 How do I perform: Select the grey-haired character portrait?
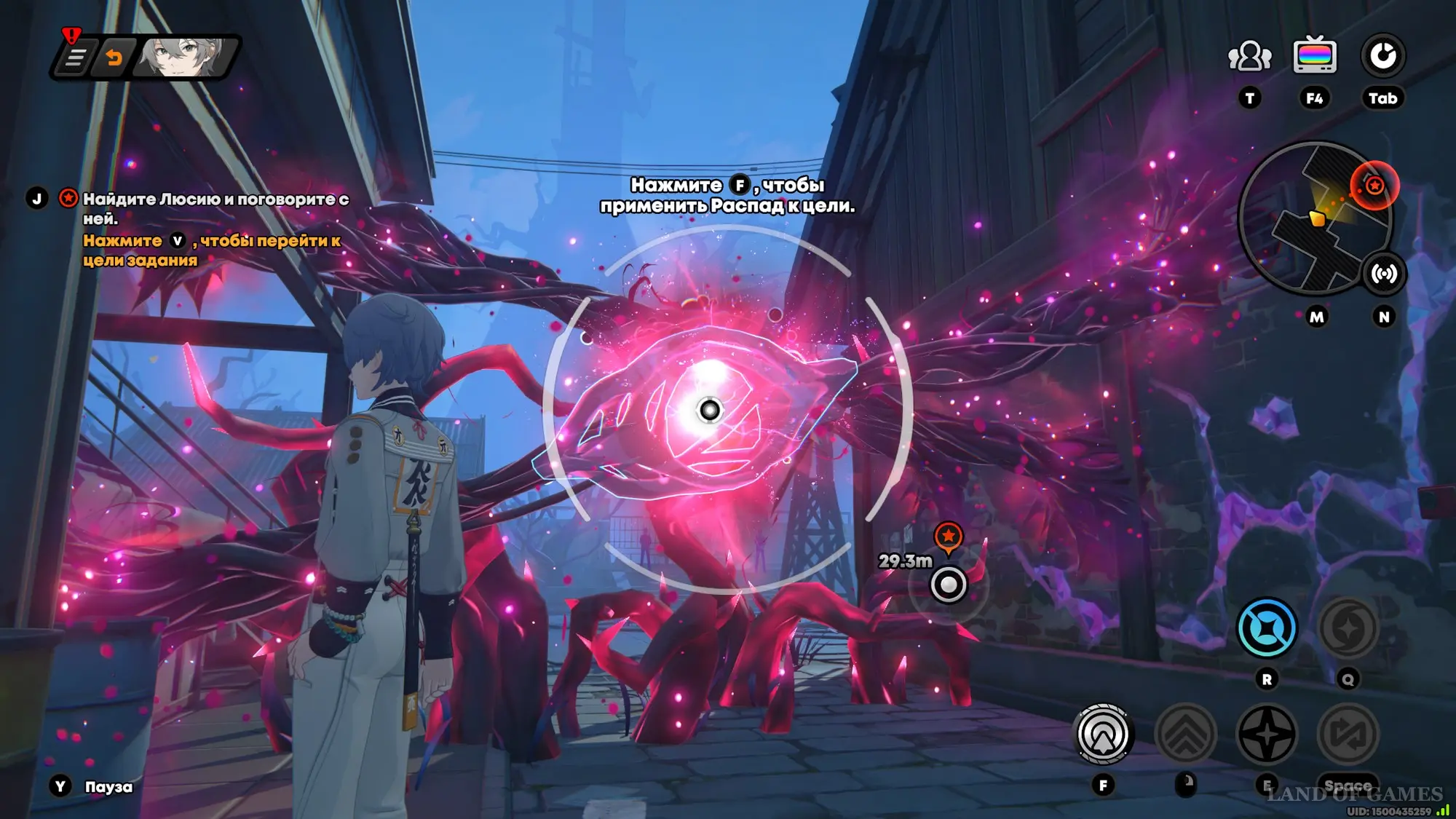[x=182, y=58]
